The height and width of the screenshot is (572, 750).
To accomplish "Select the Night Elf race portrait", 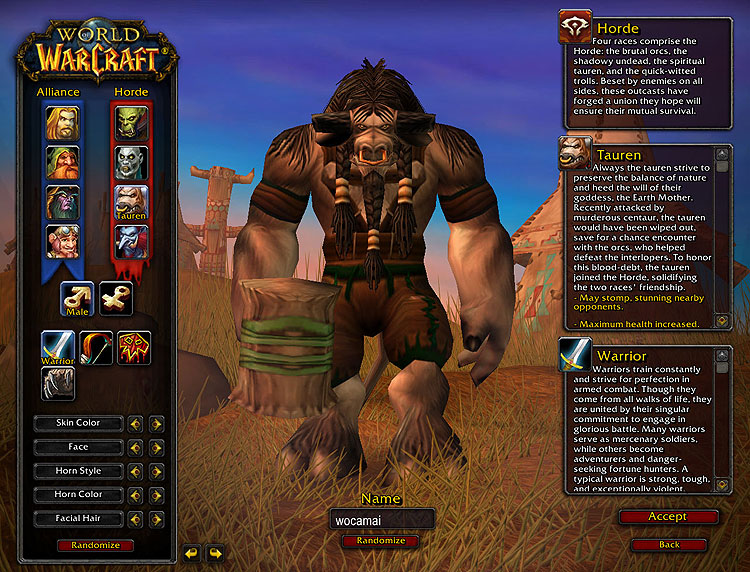I will pyautogui.click(x=62, y=202).
